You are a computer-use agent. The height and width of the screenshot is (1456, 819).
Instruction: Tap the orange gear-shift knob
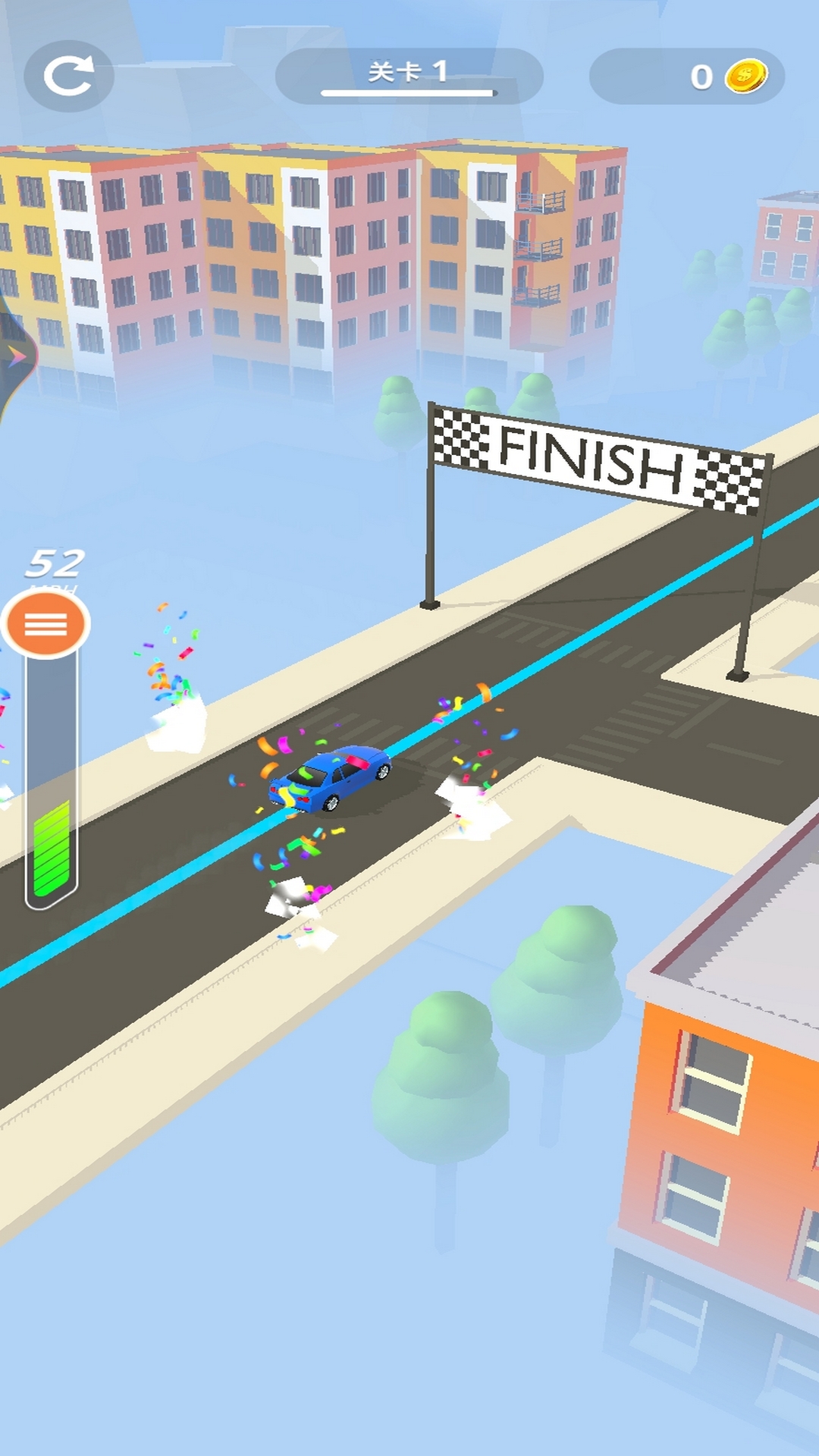(46, 624)
